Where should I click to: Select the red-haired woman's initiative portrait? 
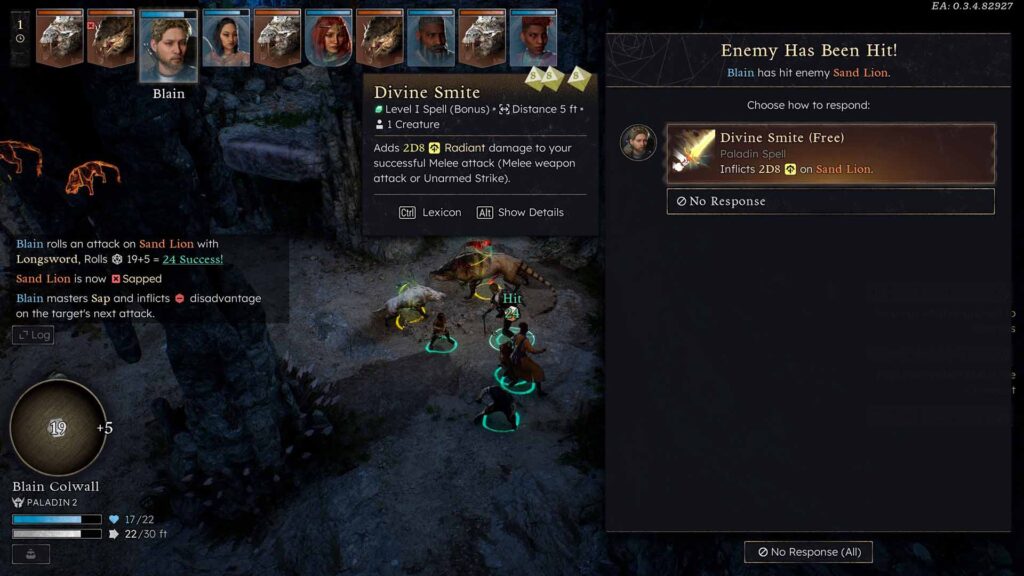tap(328, 39)
